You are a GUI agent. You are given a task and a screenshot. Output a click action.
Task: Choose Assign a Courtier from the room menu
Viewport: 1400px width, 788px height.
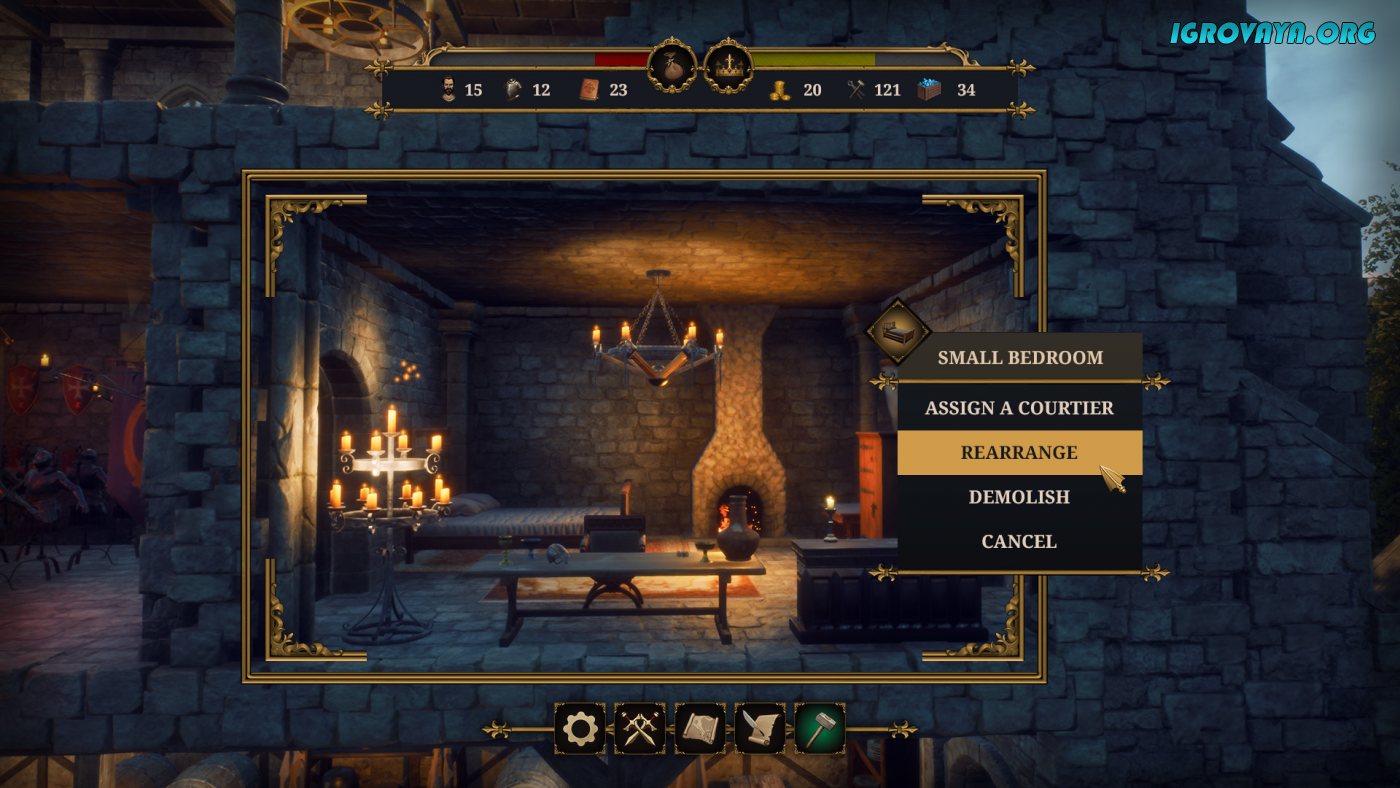point(1019,408)
